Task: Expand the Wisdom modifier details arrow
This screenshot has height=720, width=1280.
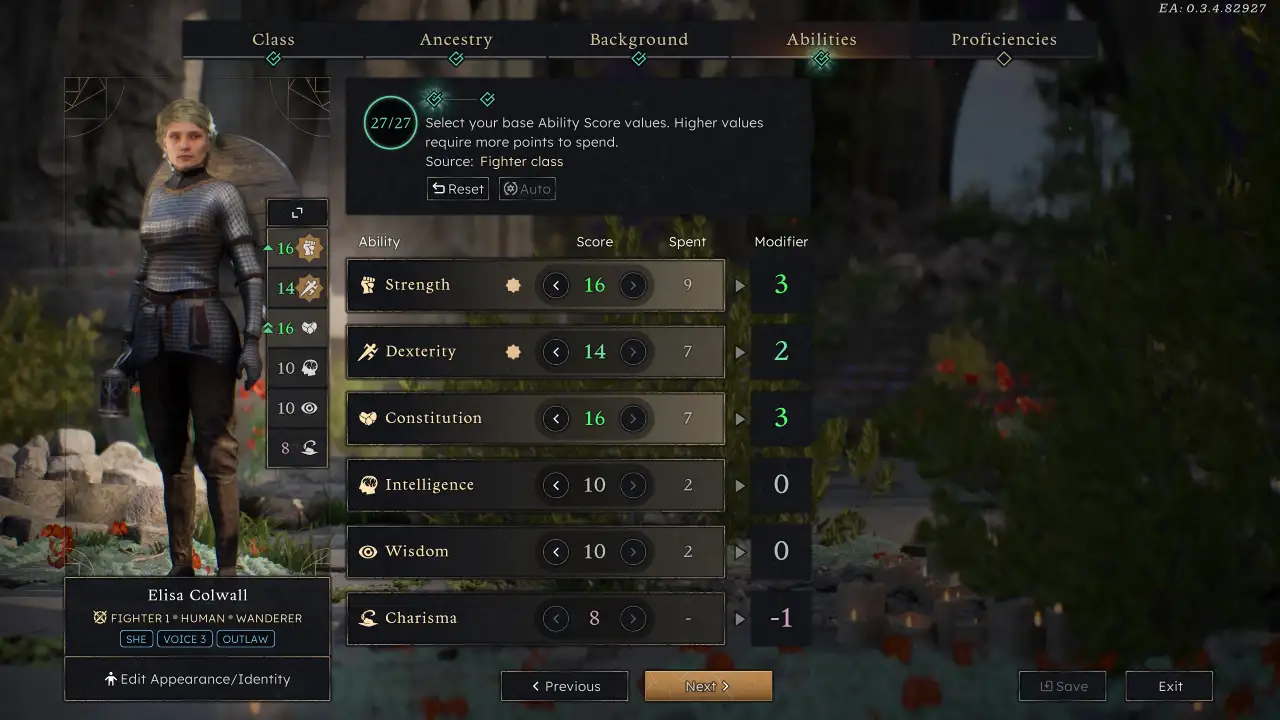Action: [x=740, y=551]
